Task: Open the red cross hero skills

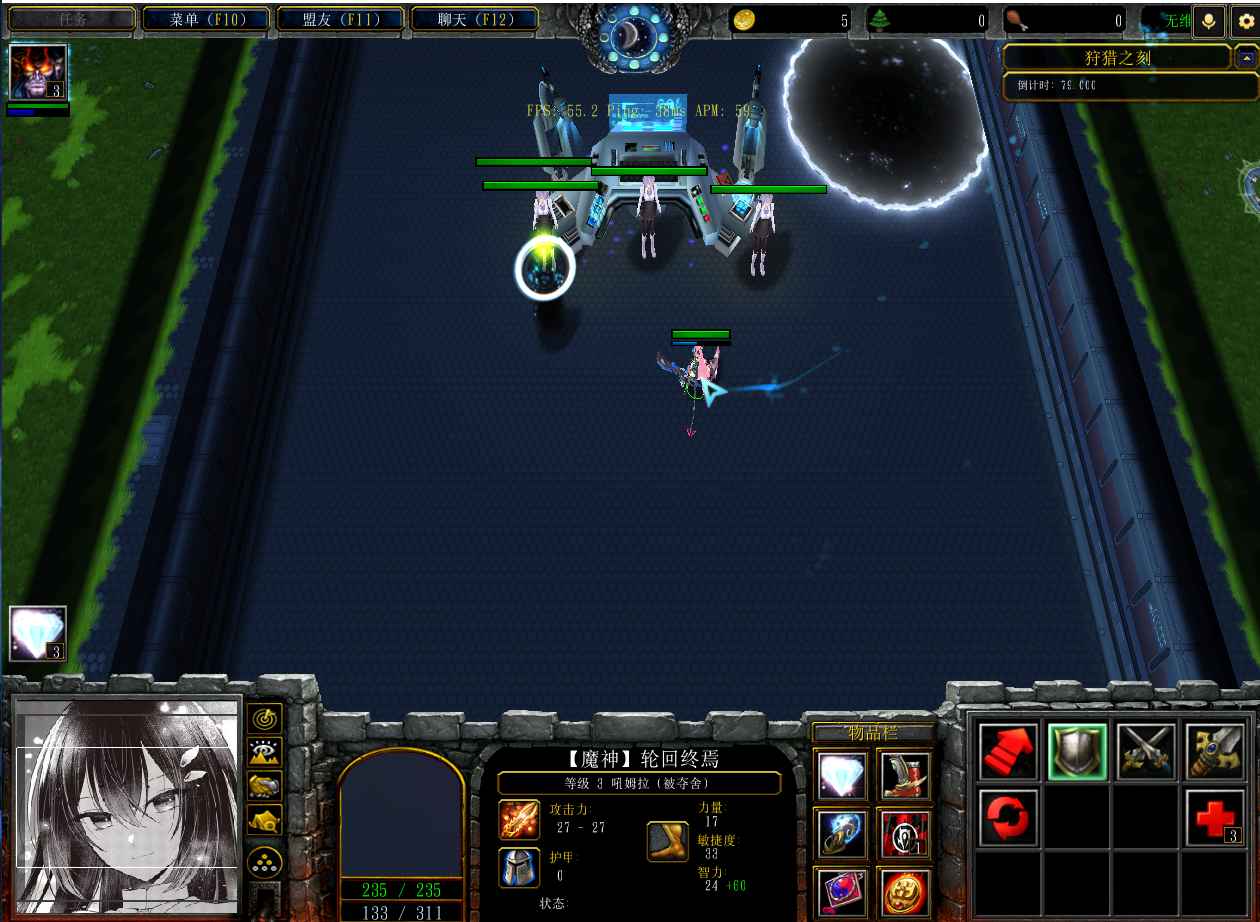Action: 1214,817
